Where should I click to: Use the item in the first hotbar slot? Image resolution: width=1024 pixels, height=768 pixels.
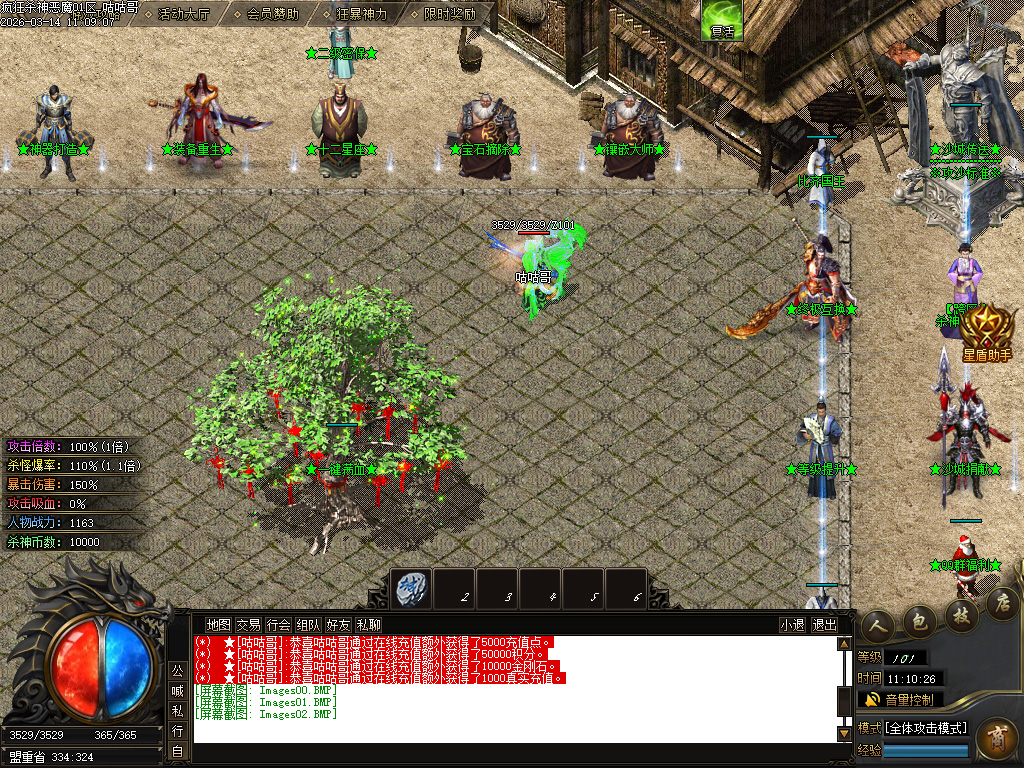click(x=410, y=588)
